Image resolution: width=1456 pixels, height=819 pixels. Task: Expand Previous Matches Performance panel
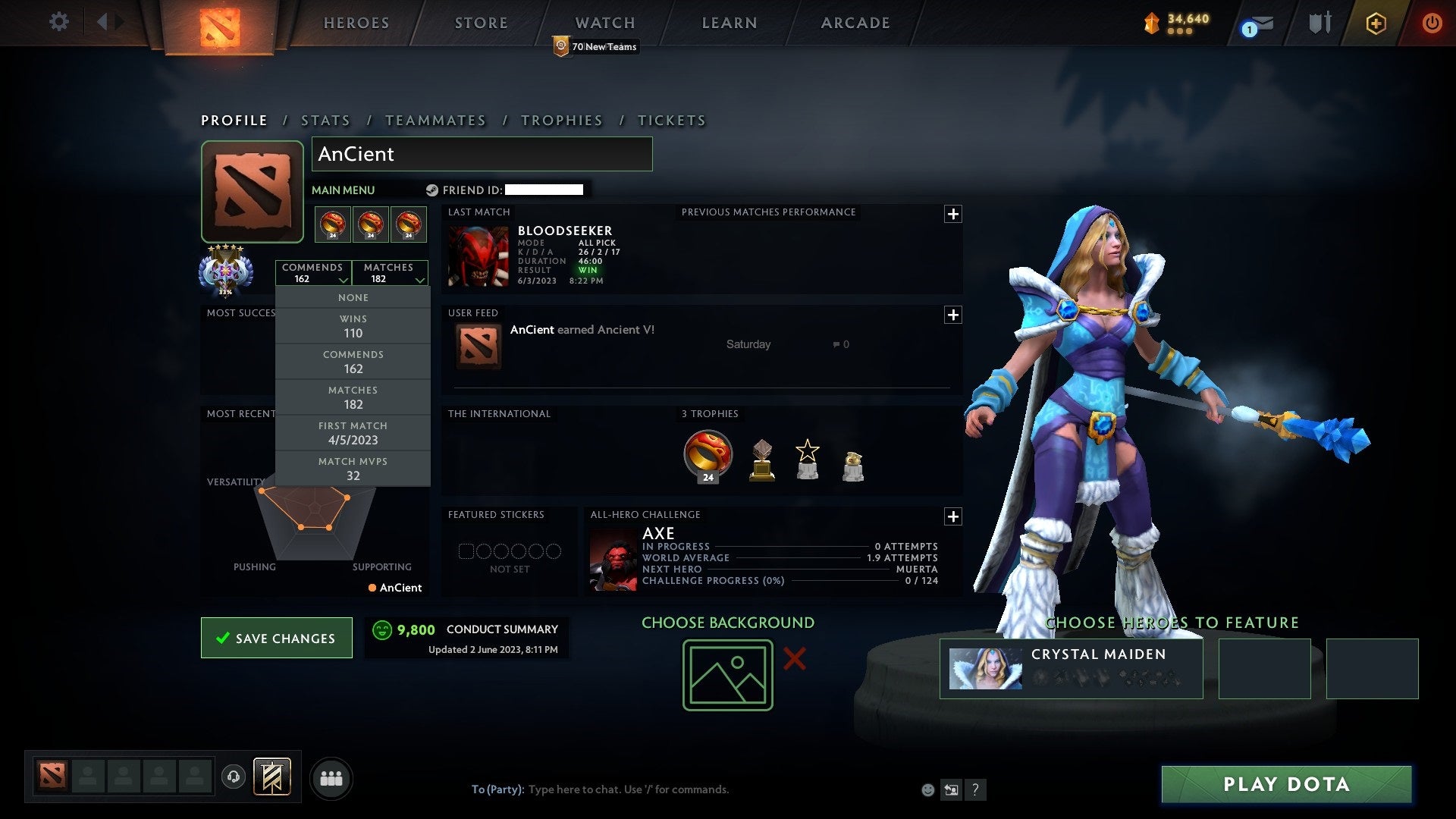(953, 215)
